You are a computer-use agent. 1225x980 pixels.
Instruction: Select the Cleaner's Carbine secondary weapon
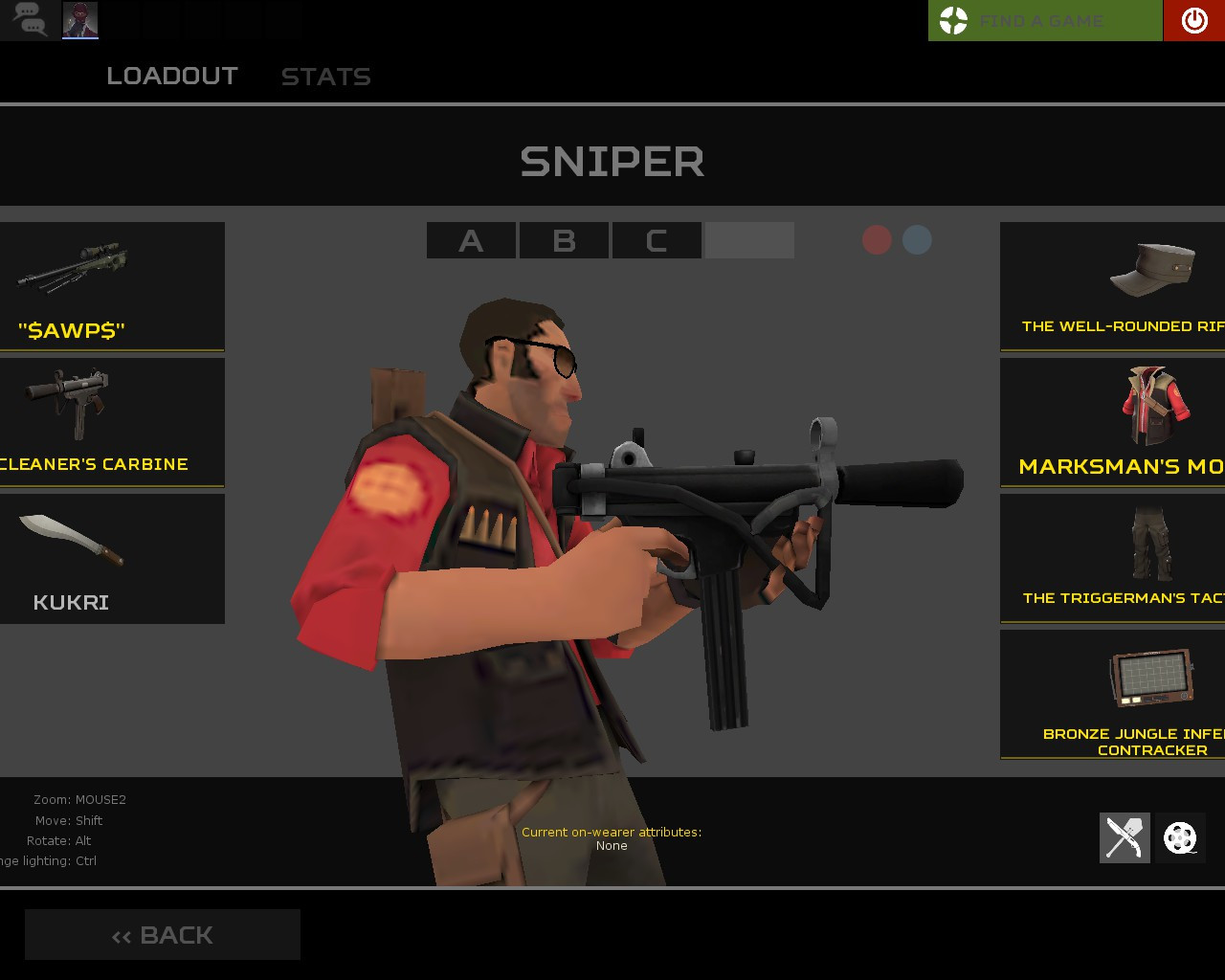pos(112,421)
